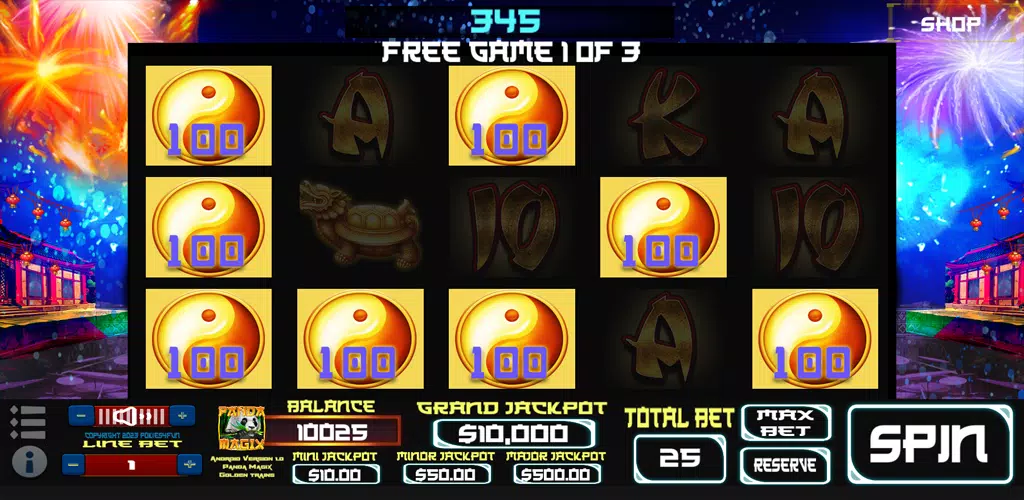Set the wager using MAX BET
Screen dimensions: 1024x500
click(786, 423)
